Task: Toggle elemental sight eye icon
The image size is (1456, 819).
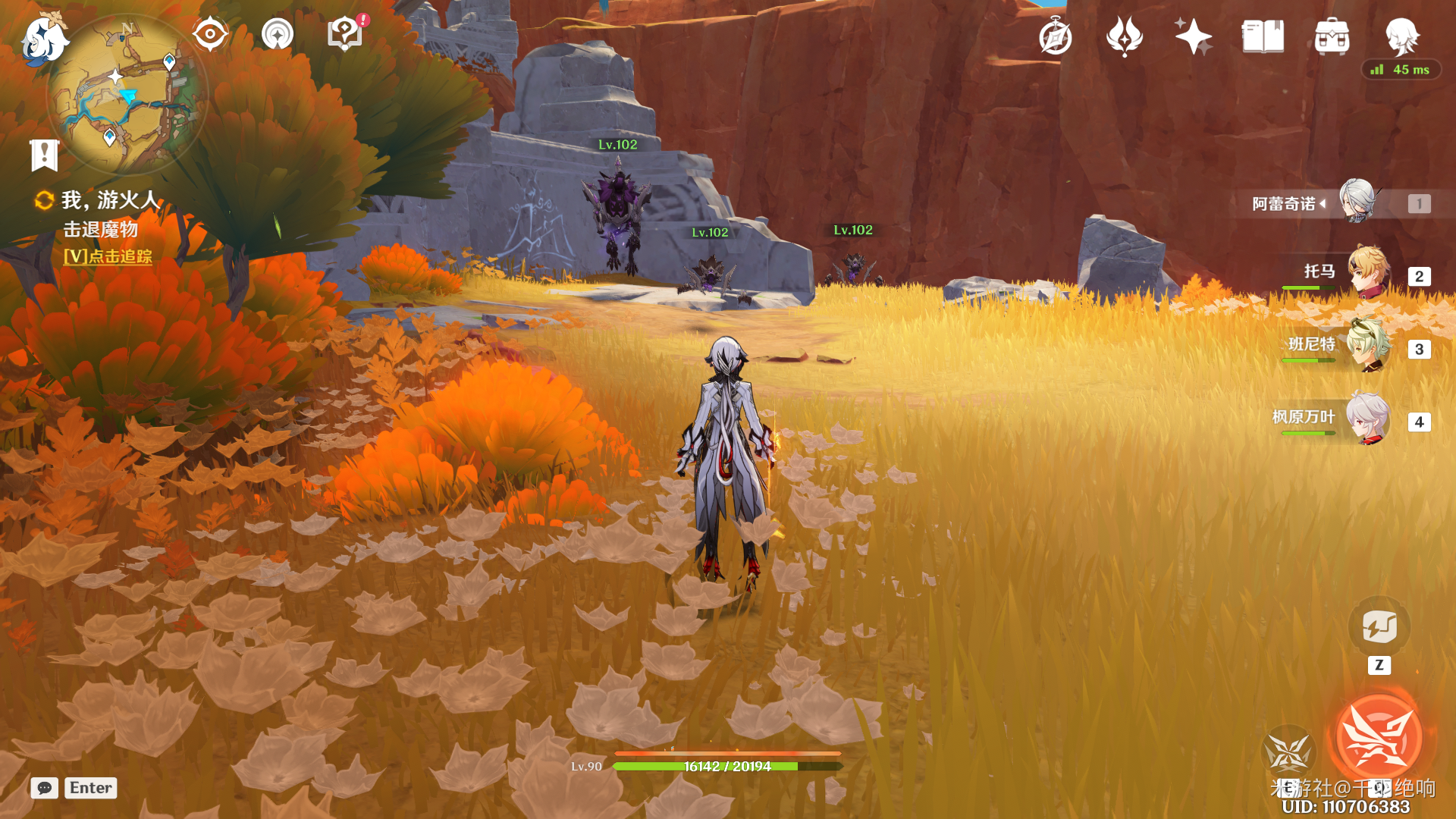Action: [x=210, y=34]
